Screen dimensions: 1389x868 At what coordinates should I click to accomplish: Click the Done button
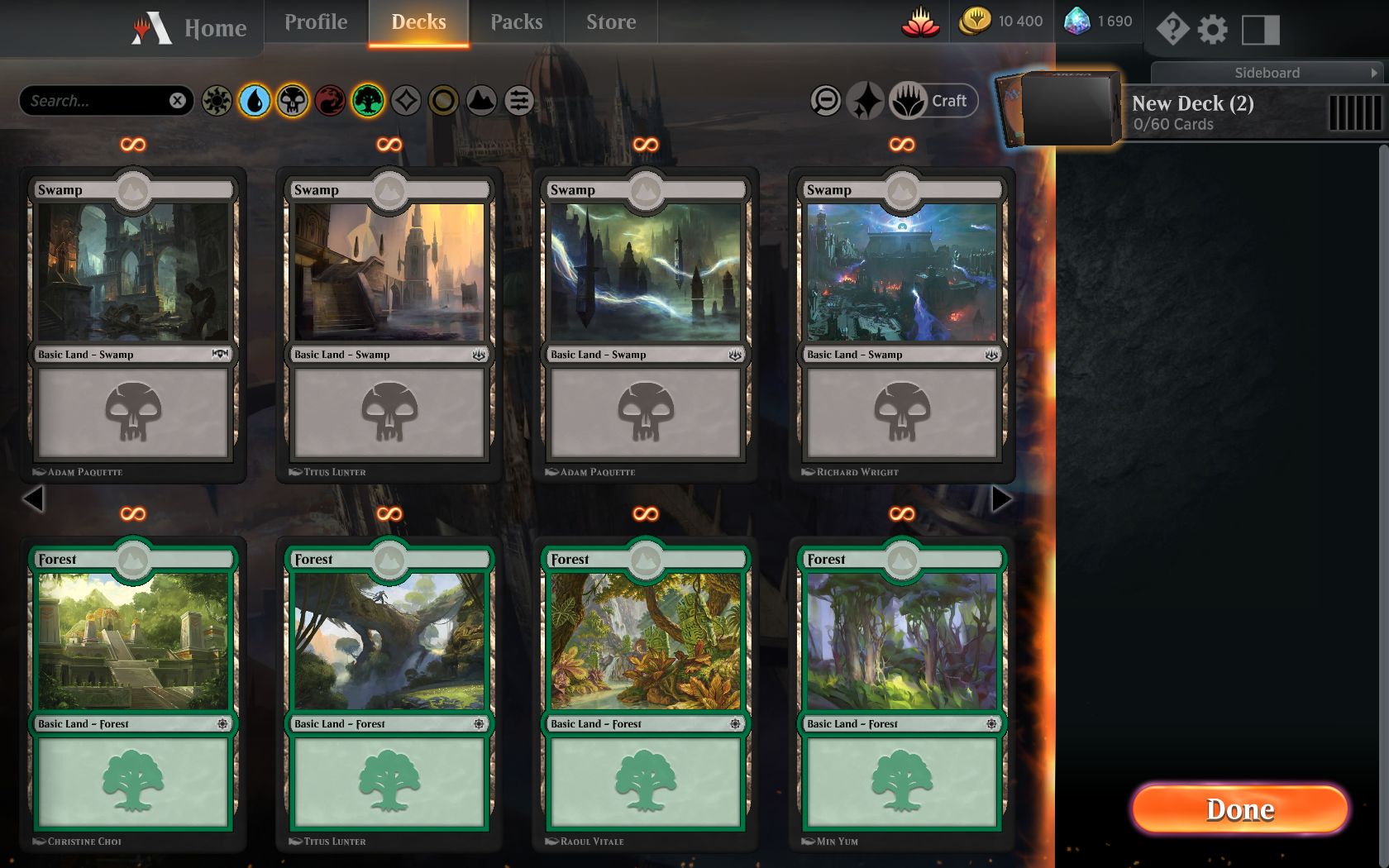point(1238,810)
